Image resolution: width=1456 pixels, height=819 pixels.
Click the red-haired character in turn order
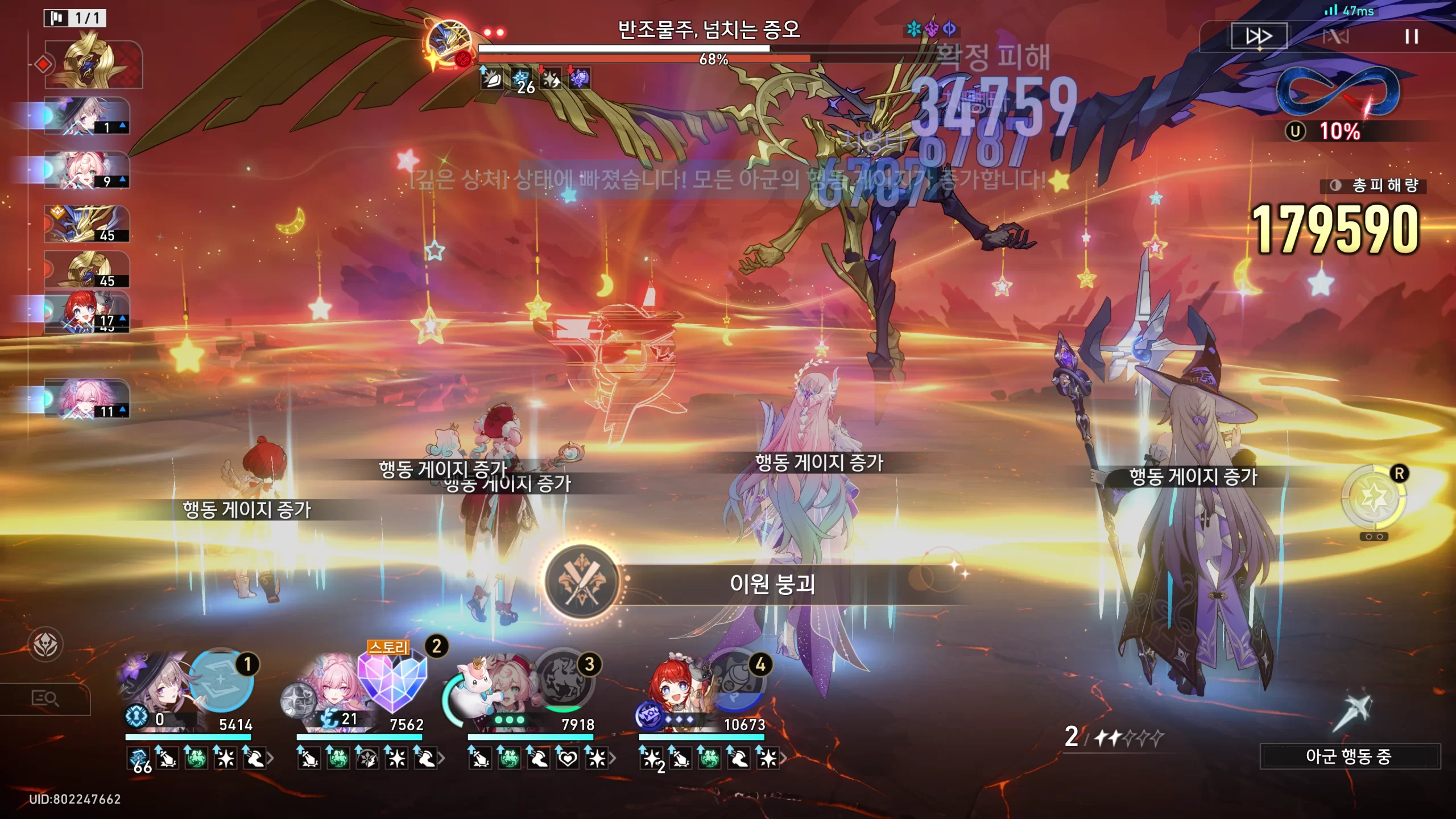(x=86, y=311)
